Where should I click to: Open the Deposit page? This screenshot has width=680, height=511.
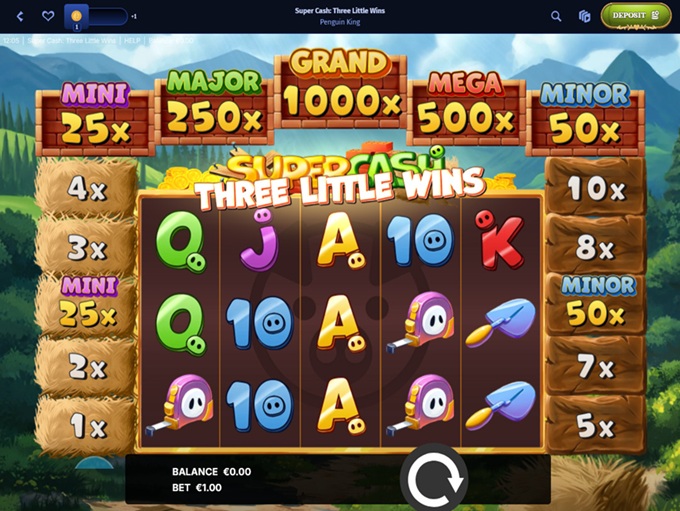(x=635, y=15)
